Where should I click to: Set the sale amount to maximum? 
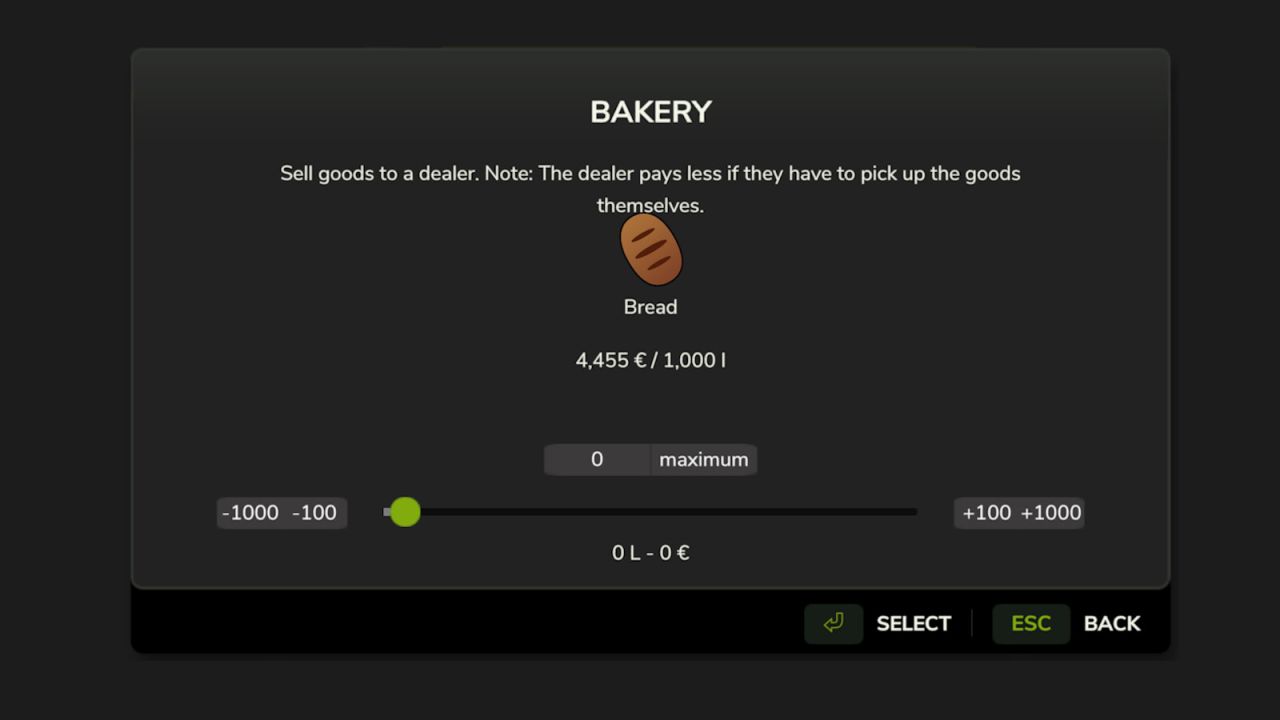point(704,460)
